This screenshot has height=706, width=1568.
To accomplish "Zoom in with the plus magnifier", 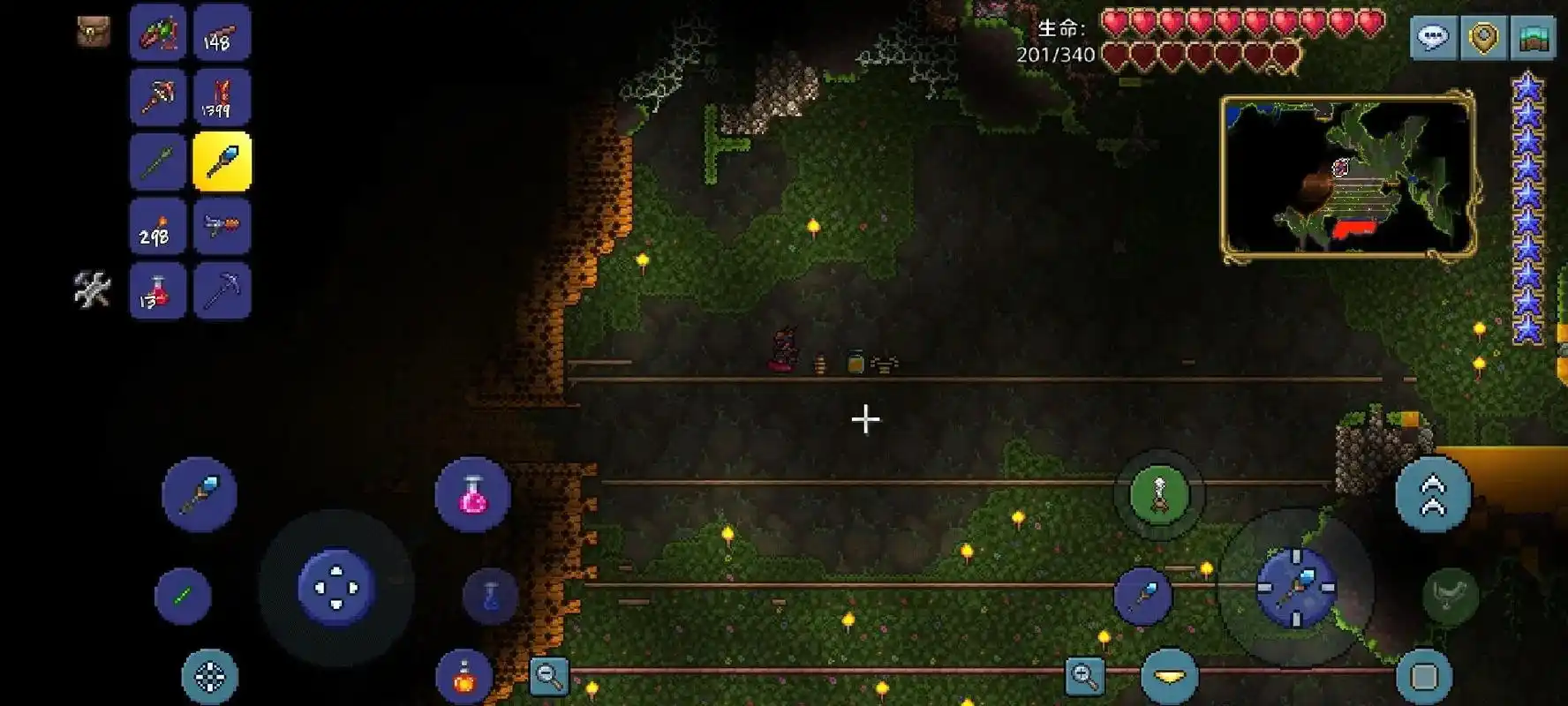I will 1084,676.
